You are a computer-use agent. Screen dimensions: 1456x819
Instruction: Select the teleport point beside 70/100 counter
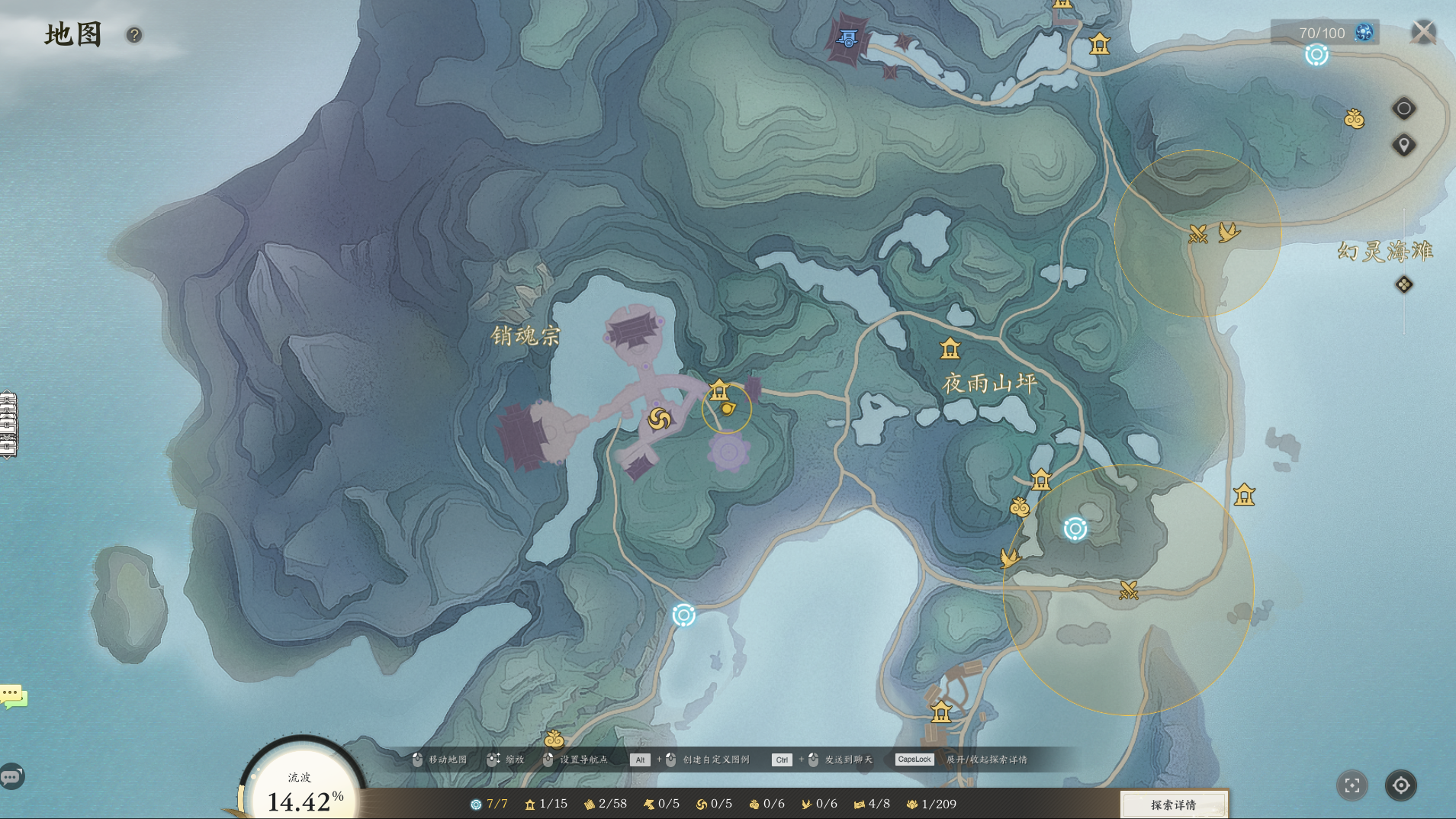coord(1316,55)
